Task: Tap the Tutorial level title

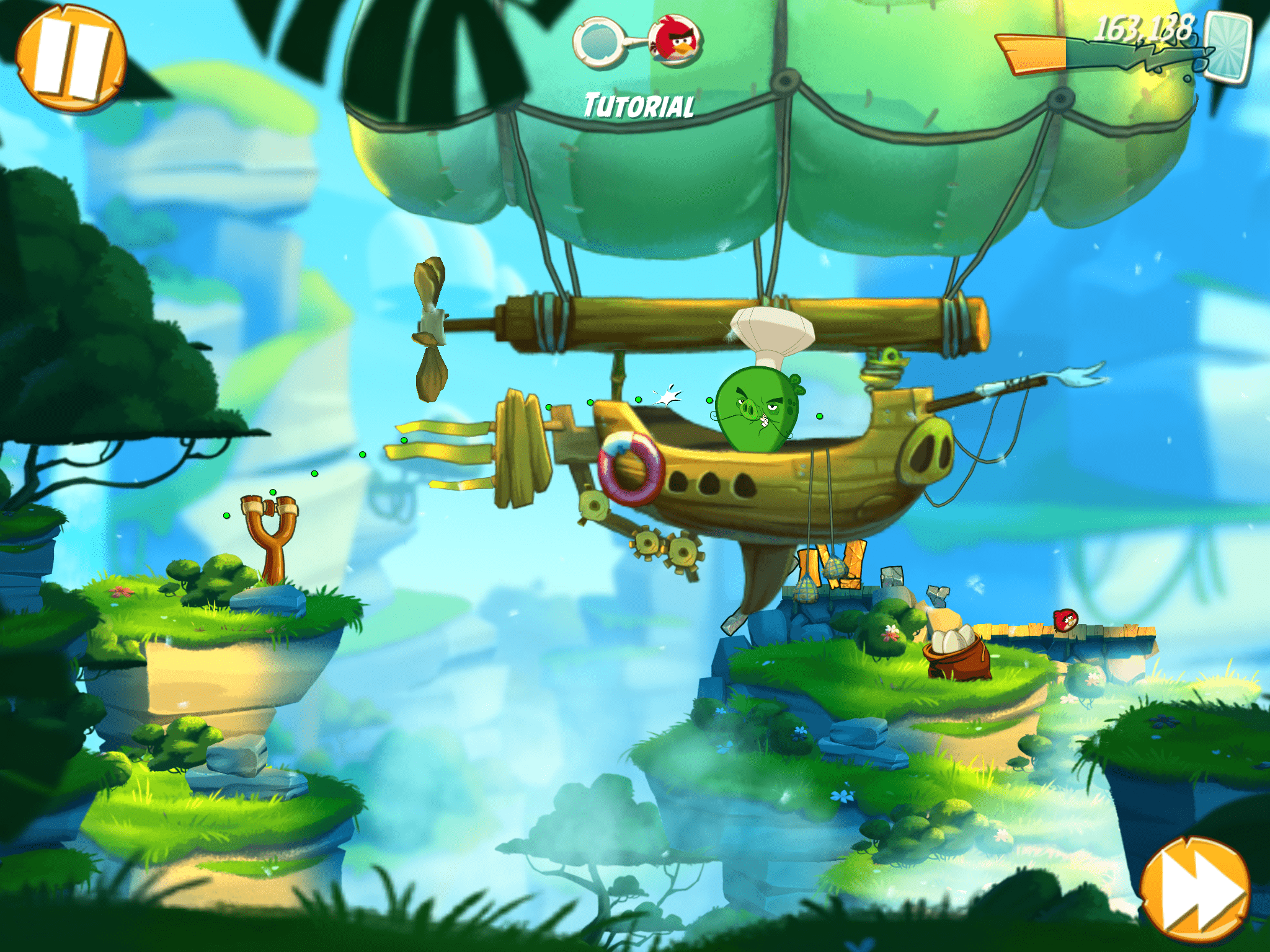Action: coord(639,107)
